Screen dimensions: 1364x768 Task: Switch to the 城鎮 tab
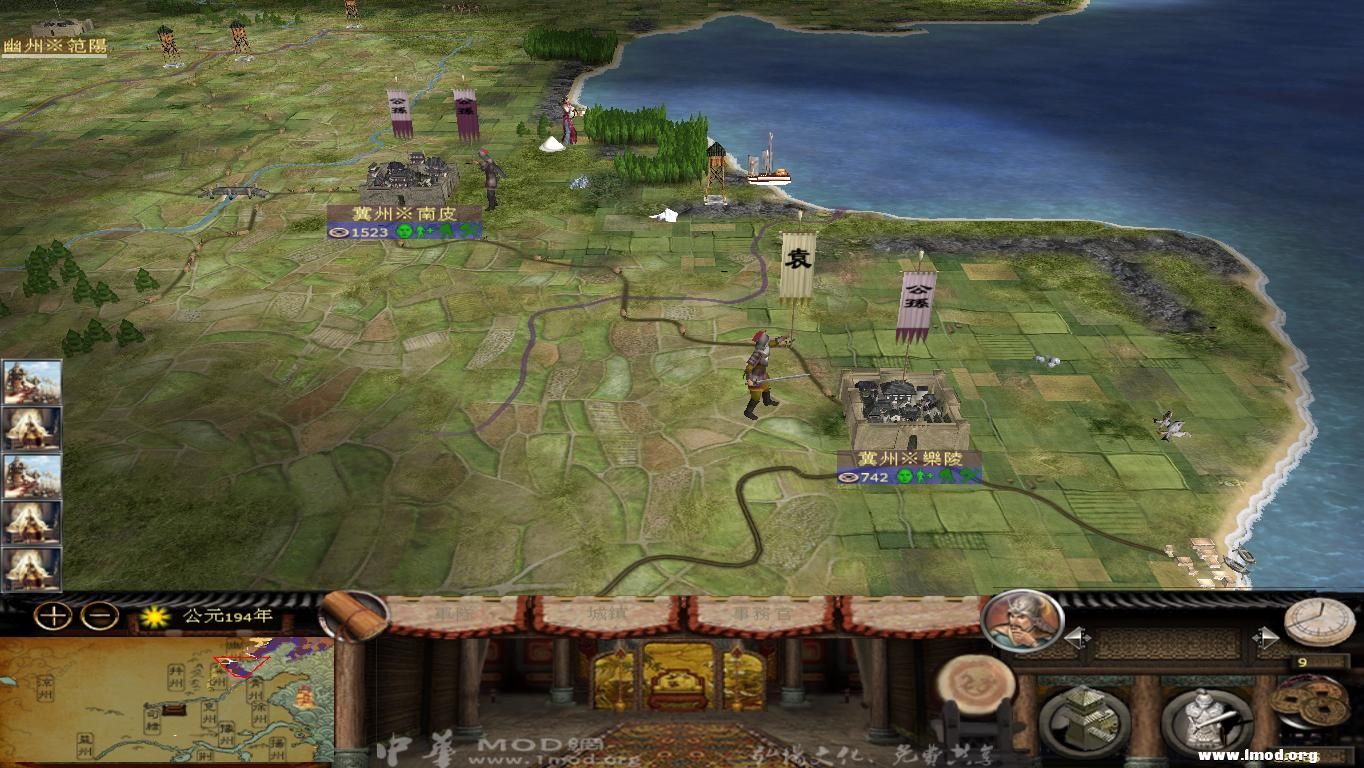pyautogui.click(x=607, y=614)
